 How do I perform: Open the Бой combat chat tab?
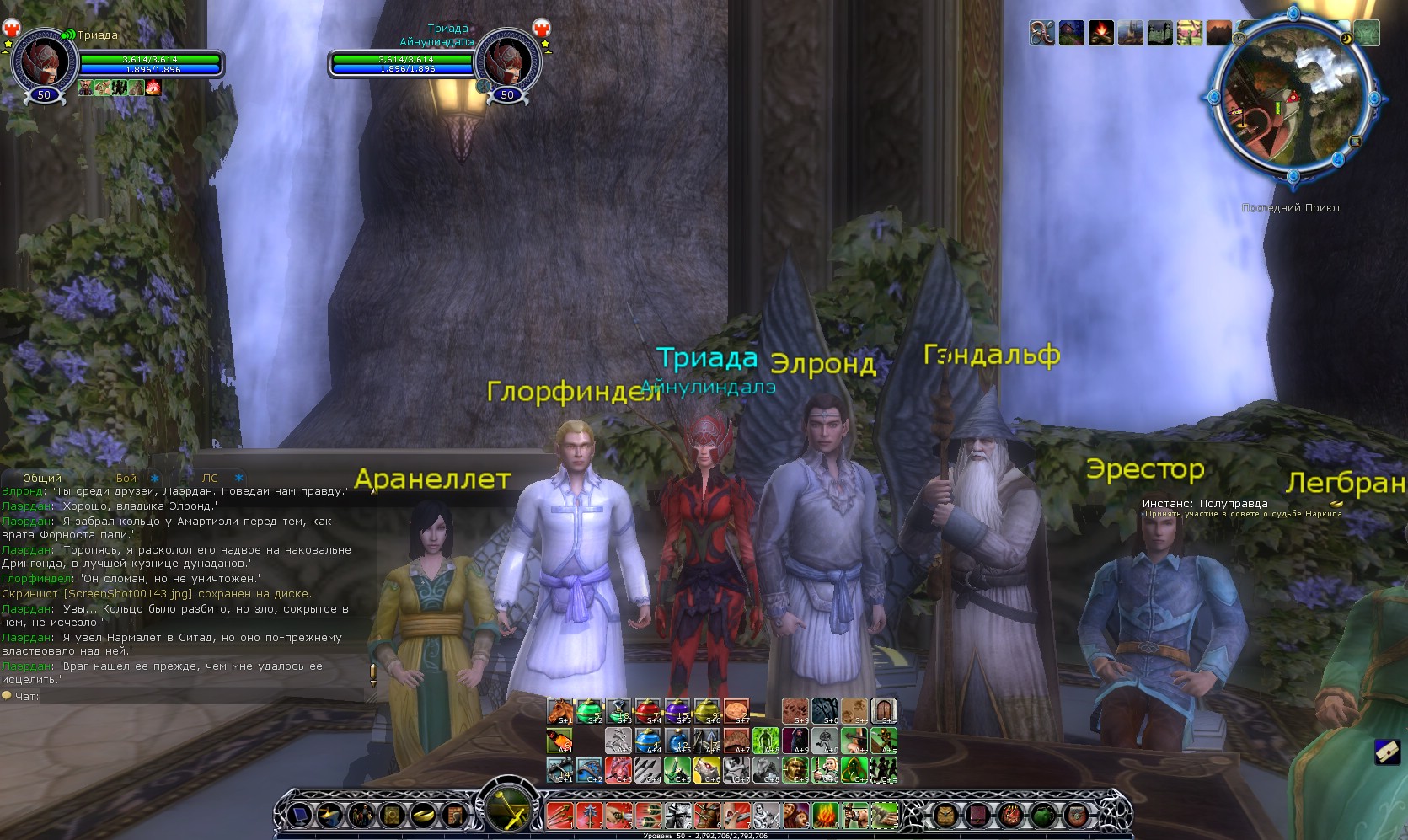[126, 478]
